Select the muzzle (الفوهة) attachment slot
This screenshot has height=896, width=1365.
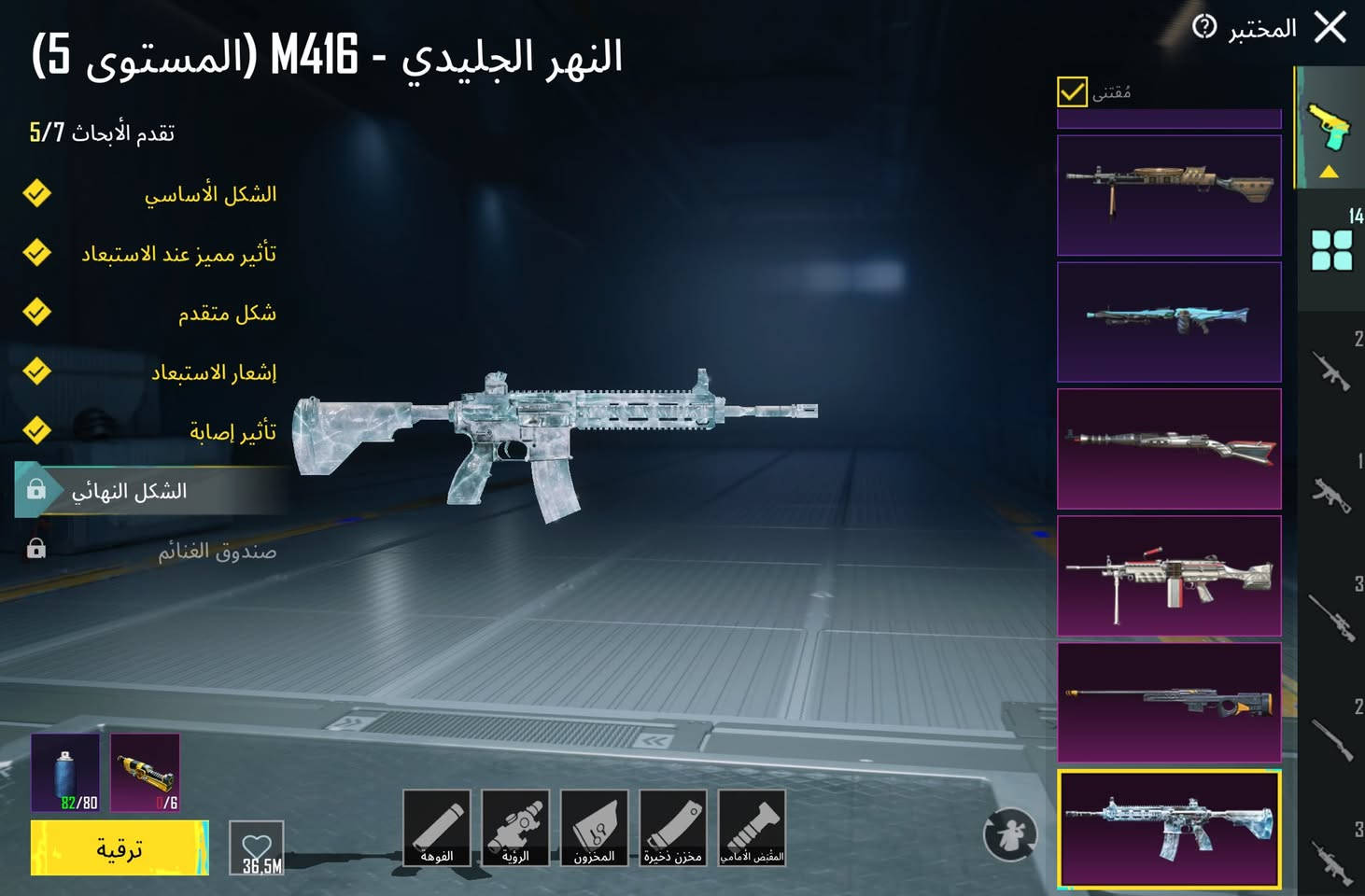point(439,829)
